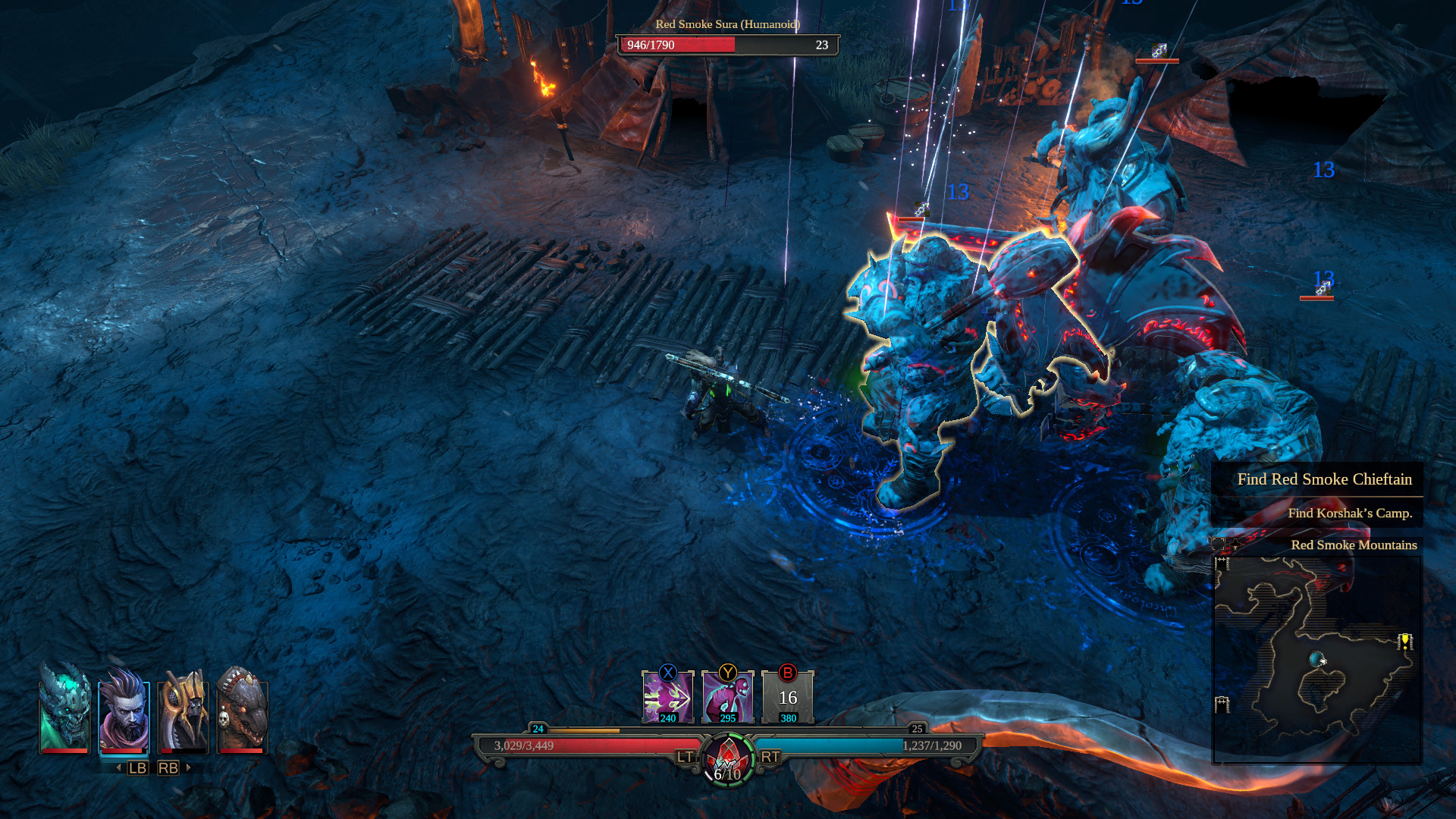This screenshot has height=819, width=1456.
Task: Click the left arrow beside the LB label
Action: click(118, 767)
